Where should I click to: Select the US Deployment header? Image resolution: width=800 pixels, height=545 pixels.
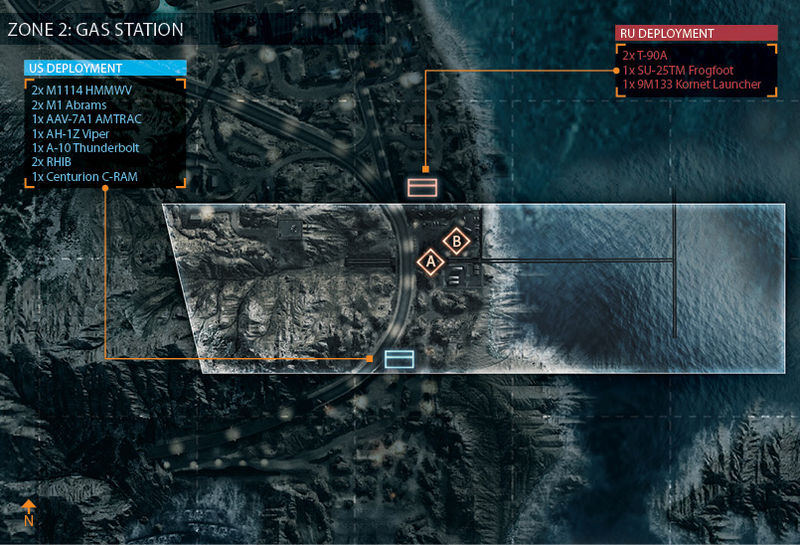coord(106,68)
